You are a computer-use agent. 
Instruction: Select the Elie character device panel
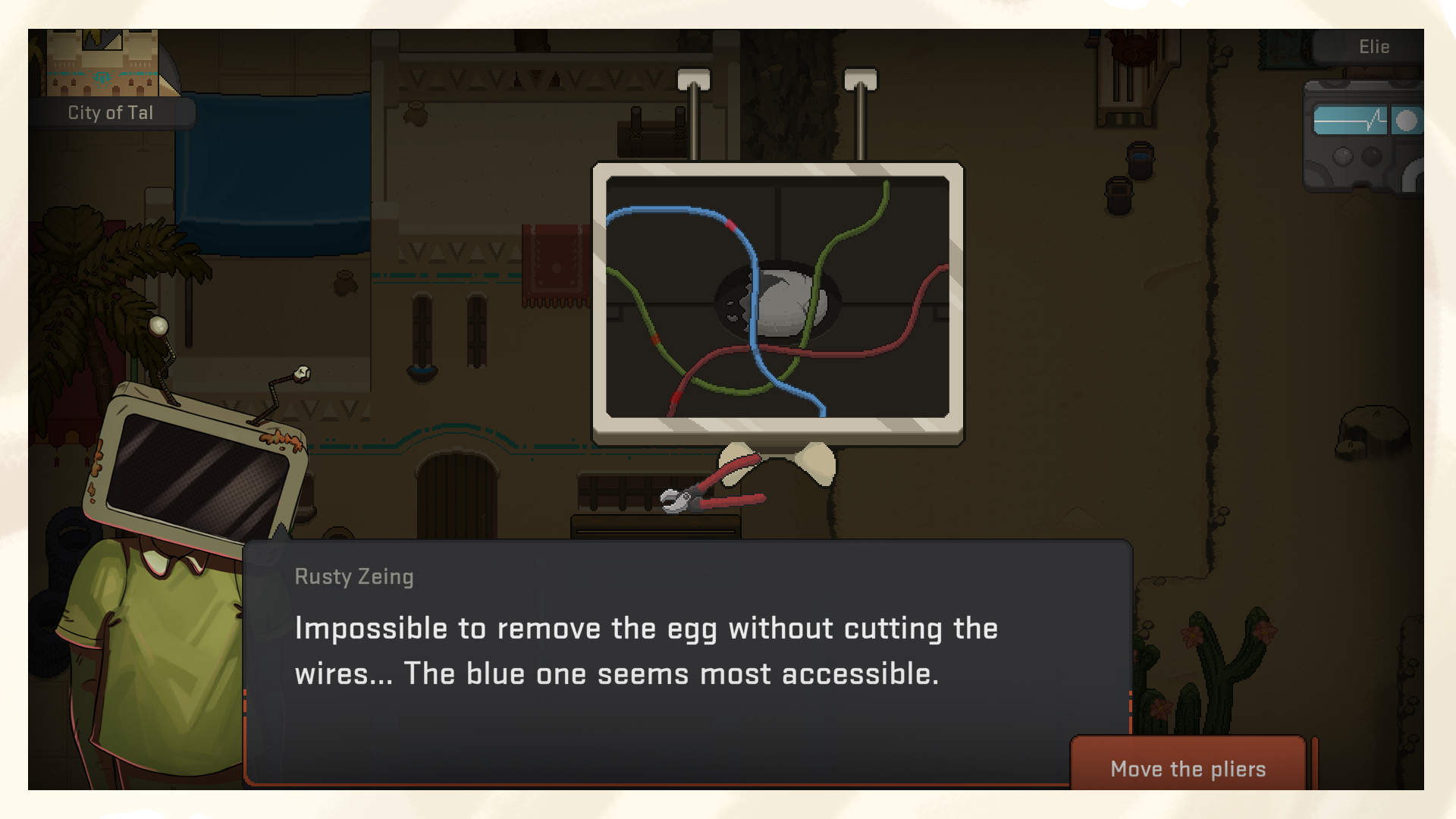pyautogui.click(x=1363, y=136)
